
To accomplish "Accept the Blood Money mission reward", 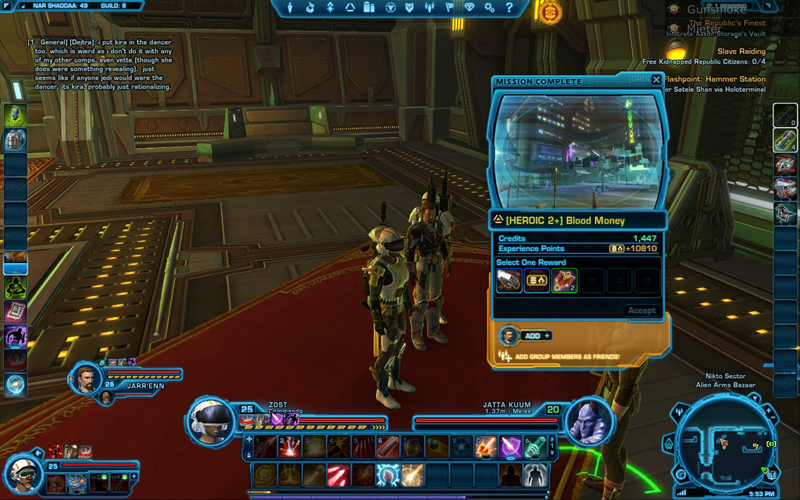I will click(x=642, y=311).
